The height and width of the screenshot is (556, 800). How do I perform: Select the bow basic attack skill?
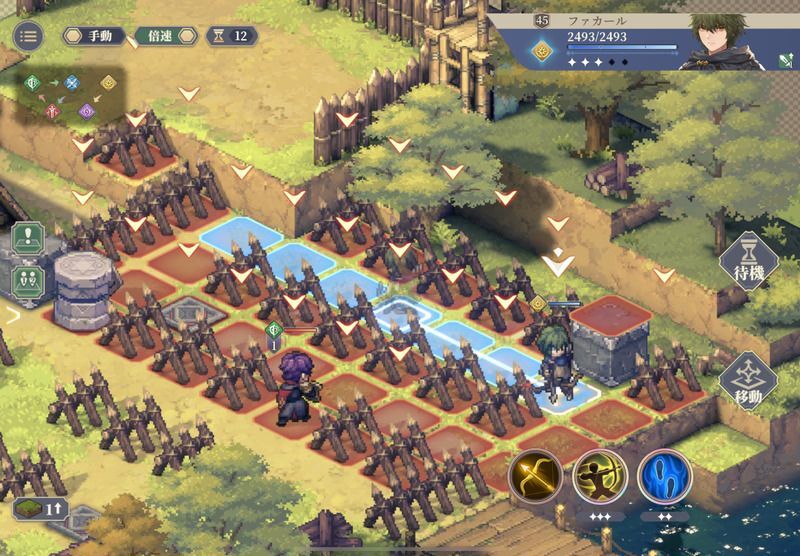[535, 476]
